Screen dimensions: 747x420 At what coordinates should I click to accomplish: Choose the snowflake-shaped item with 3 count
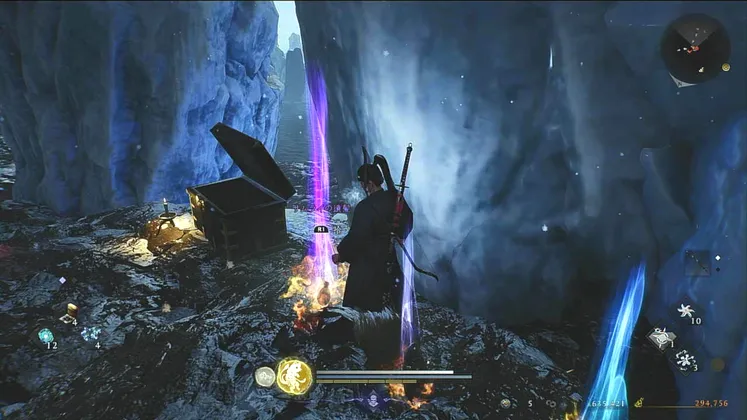point(685,359)
